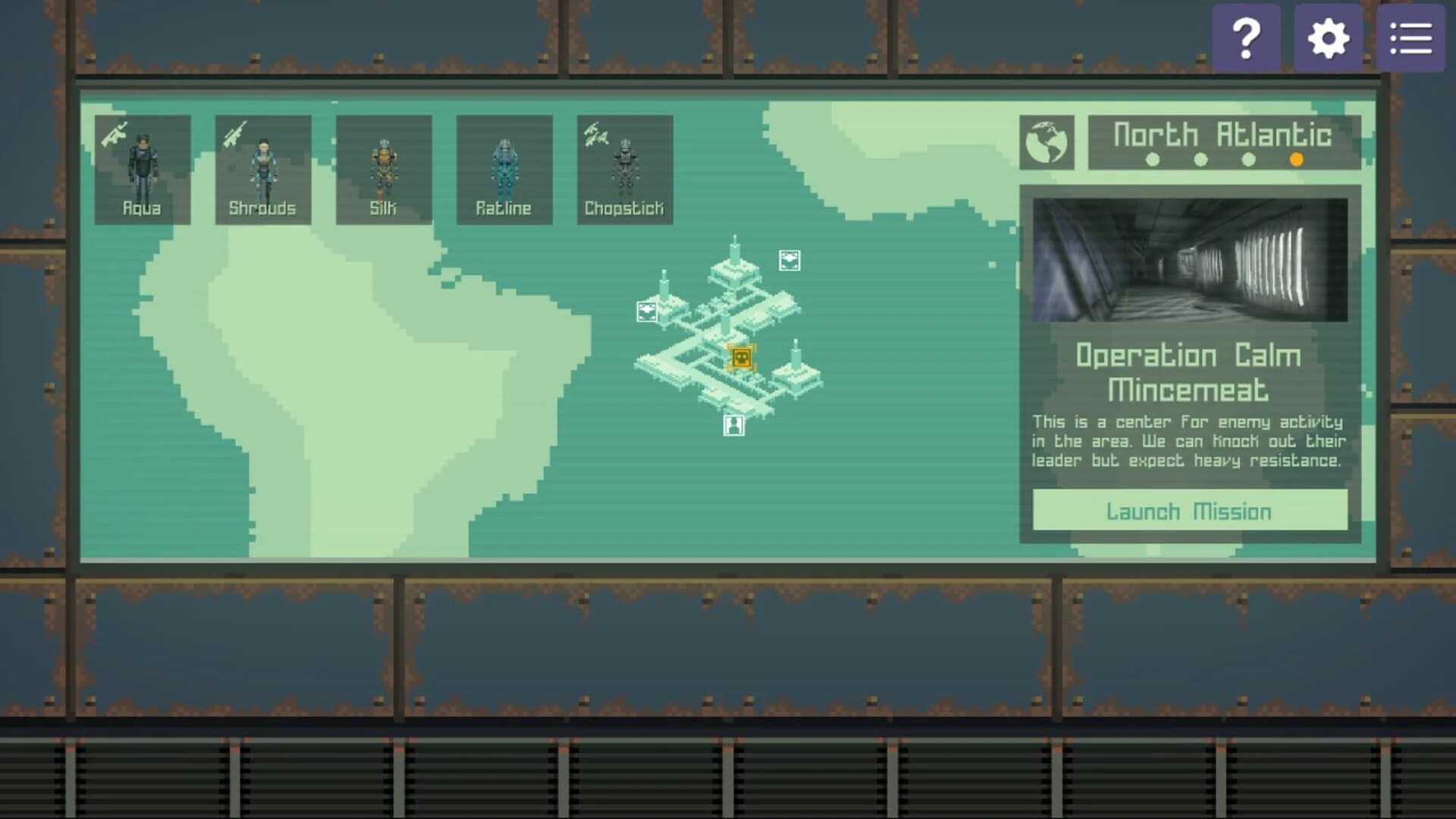Click the drone marker above the base

789,262
